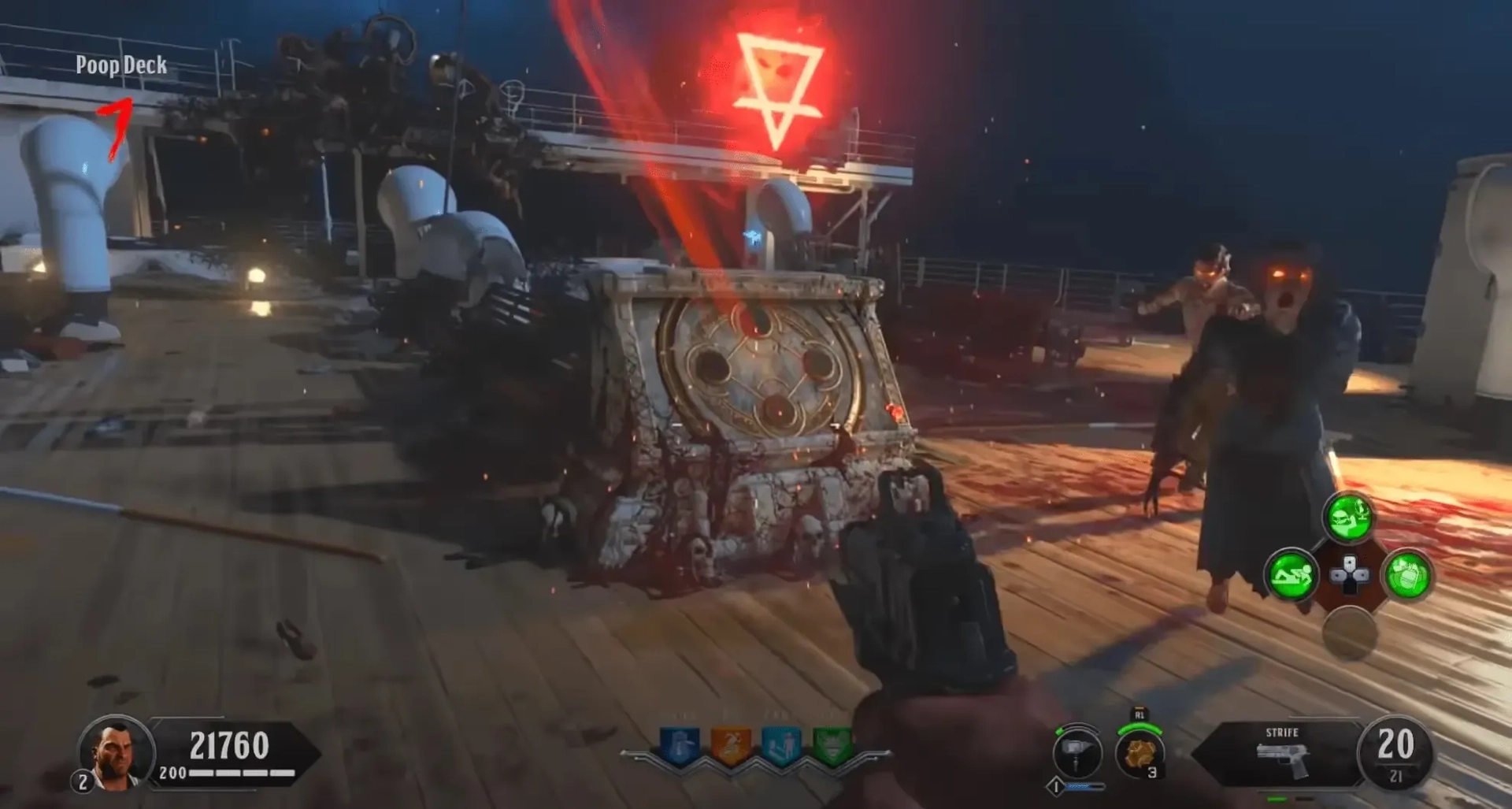
Task: Select the orange perk shield icon
Action: tap(730, 744)
